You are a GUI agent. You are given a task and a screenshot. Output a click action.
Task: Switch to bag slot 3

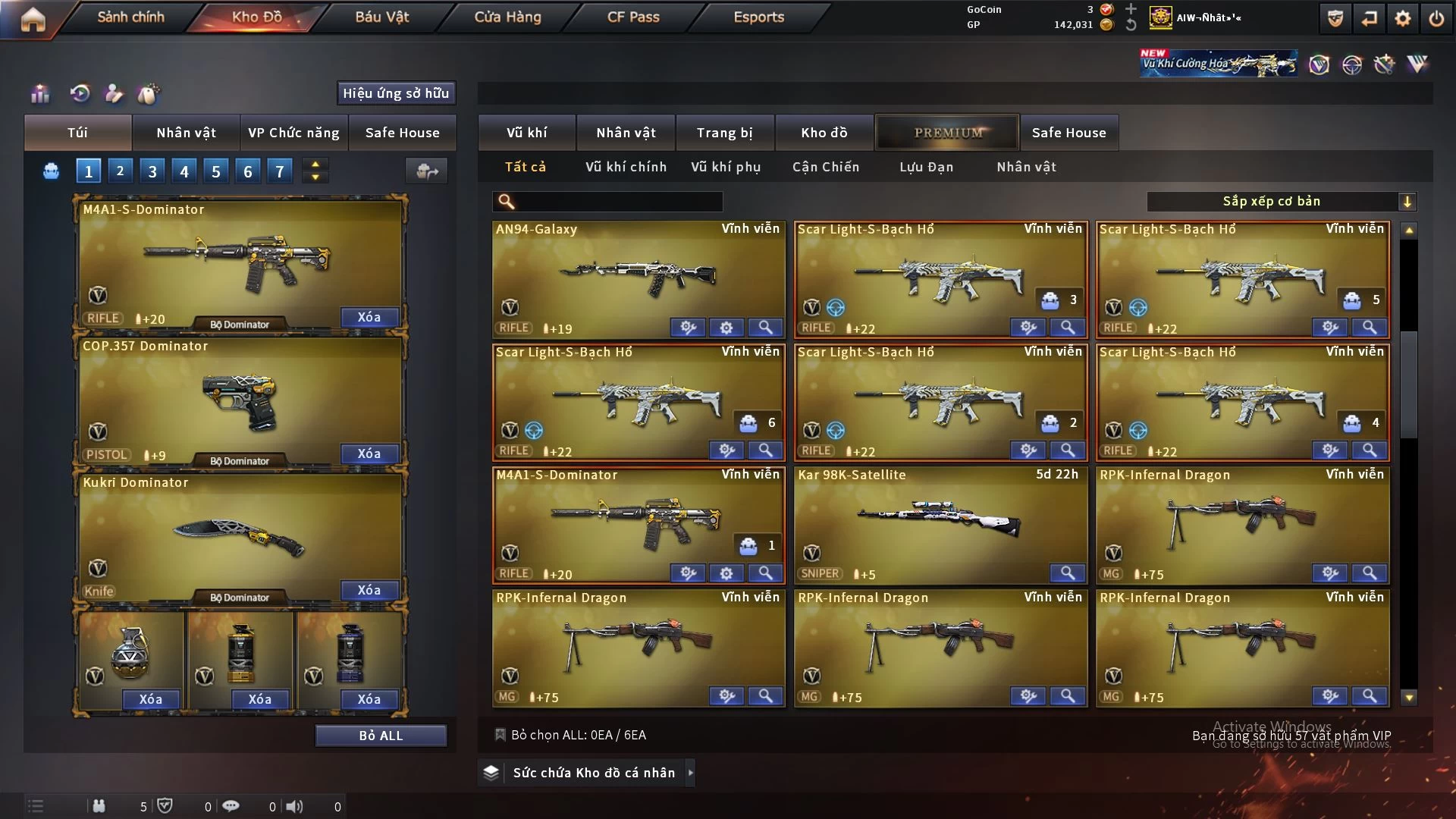[x=152, y=171]
